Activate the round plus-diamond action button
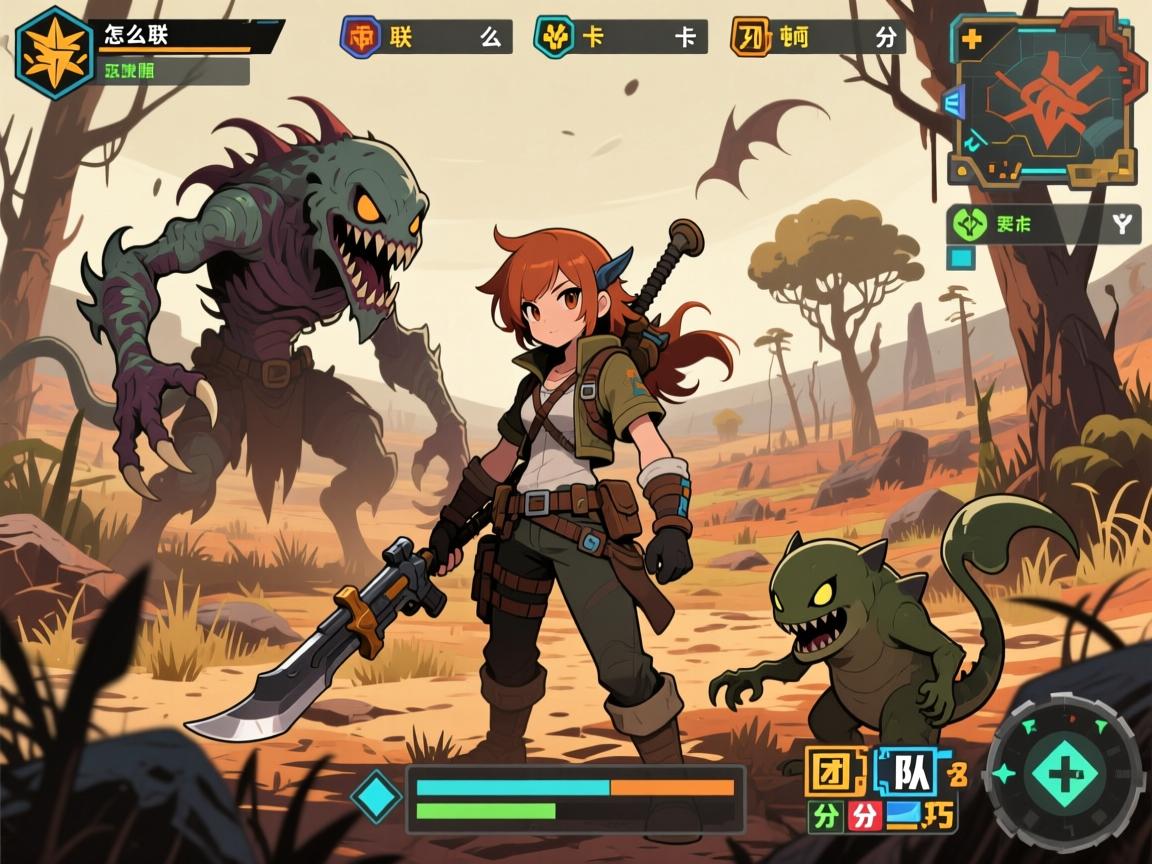 1063,772
